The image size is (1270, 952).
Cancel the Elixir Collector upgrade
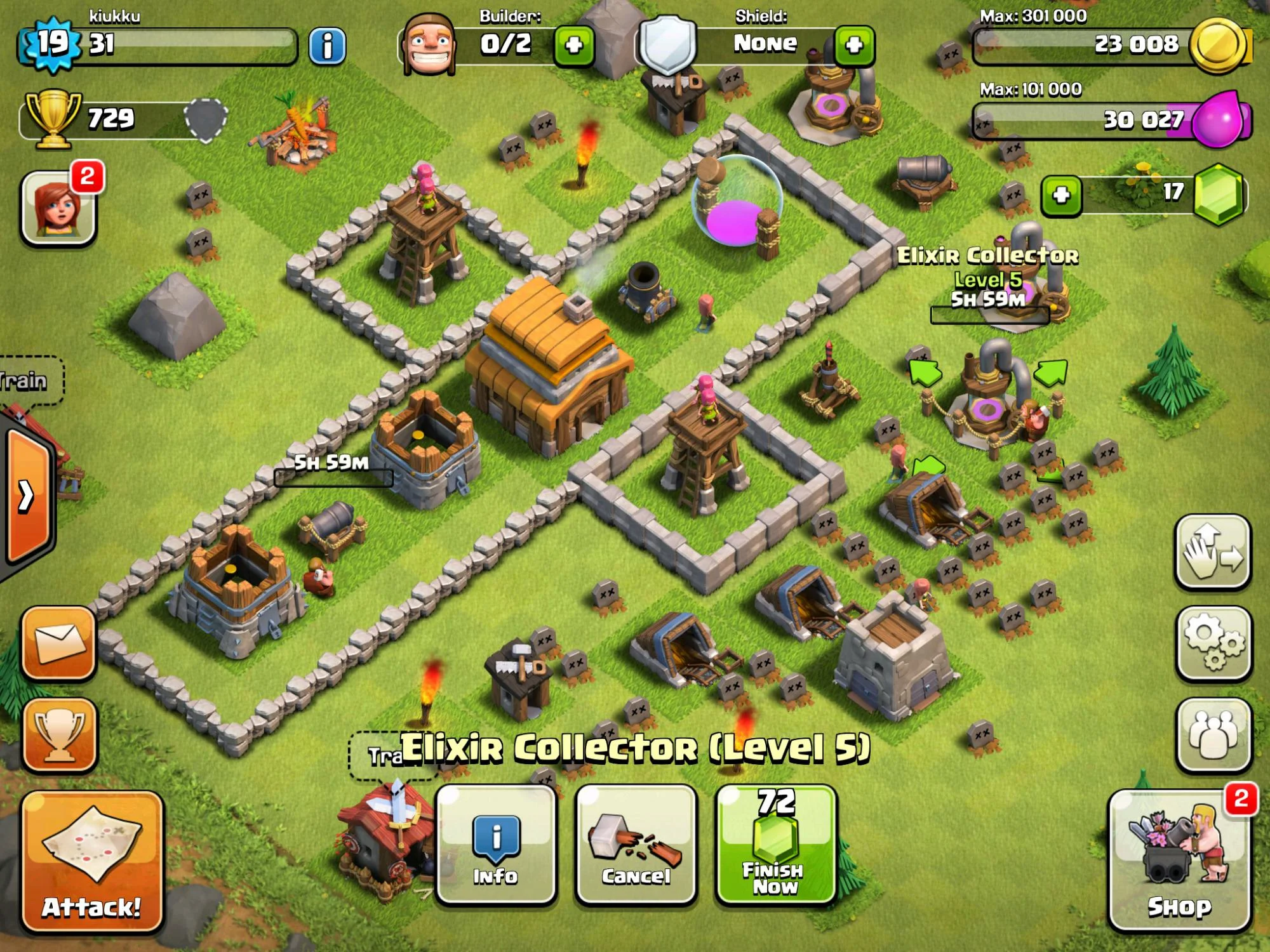point(636,844)
